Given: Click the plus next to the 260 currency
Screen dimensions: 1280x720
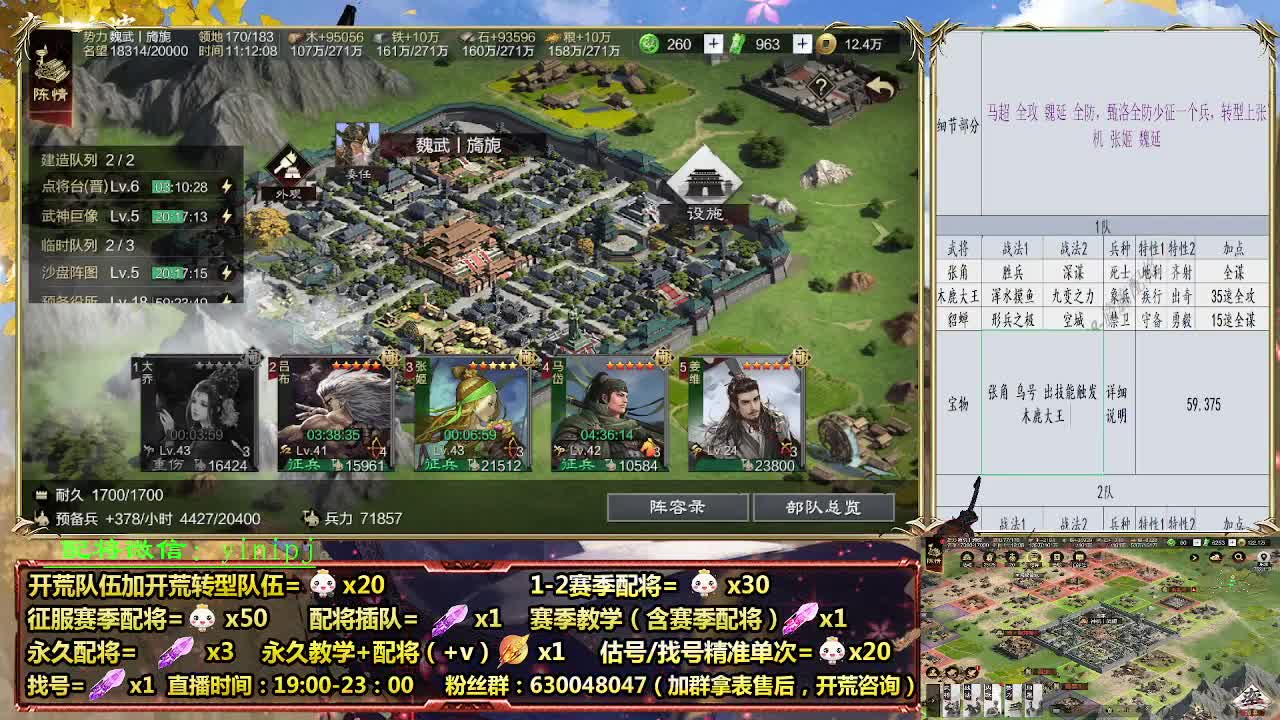Looking at the screenshot, I should coord(712,44).
